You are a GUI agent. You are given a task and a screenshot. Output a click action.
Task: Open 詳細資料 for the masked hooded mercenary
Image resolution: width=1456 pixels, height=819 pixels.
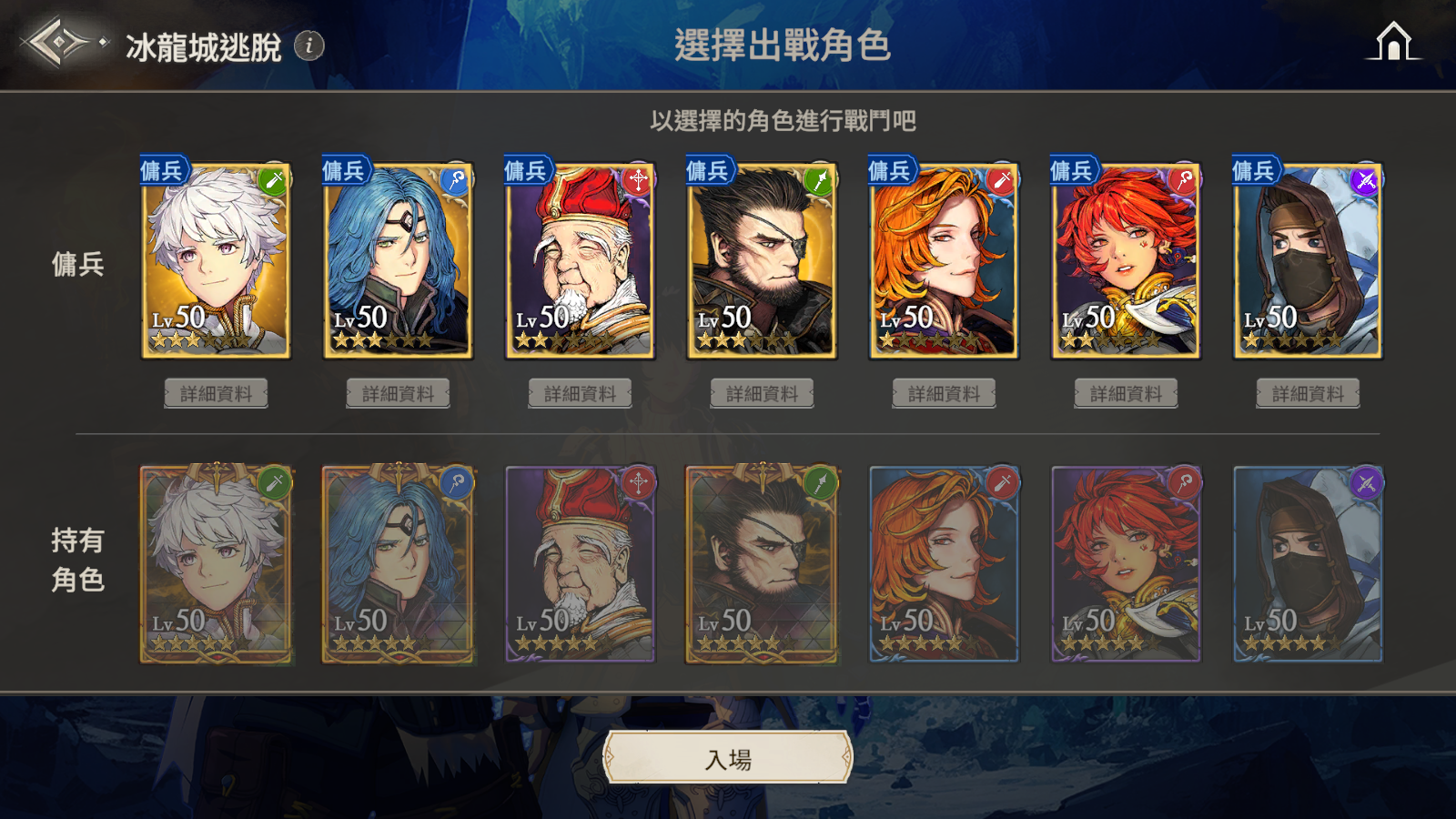(x=1309, y=393)
